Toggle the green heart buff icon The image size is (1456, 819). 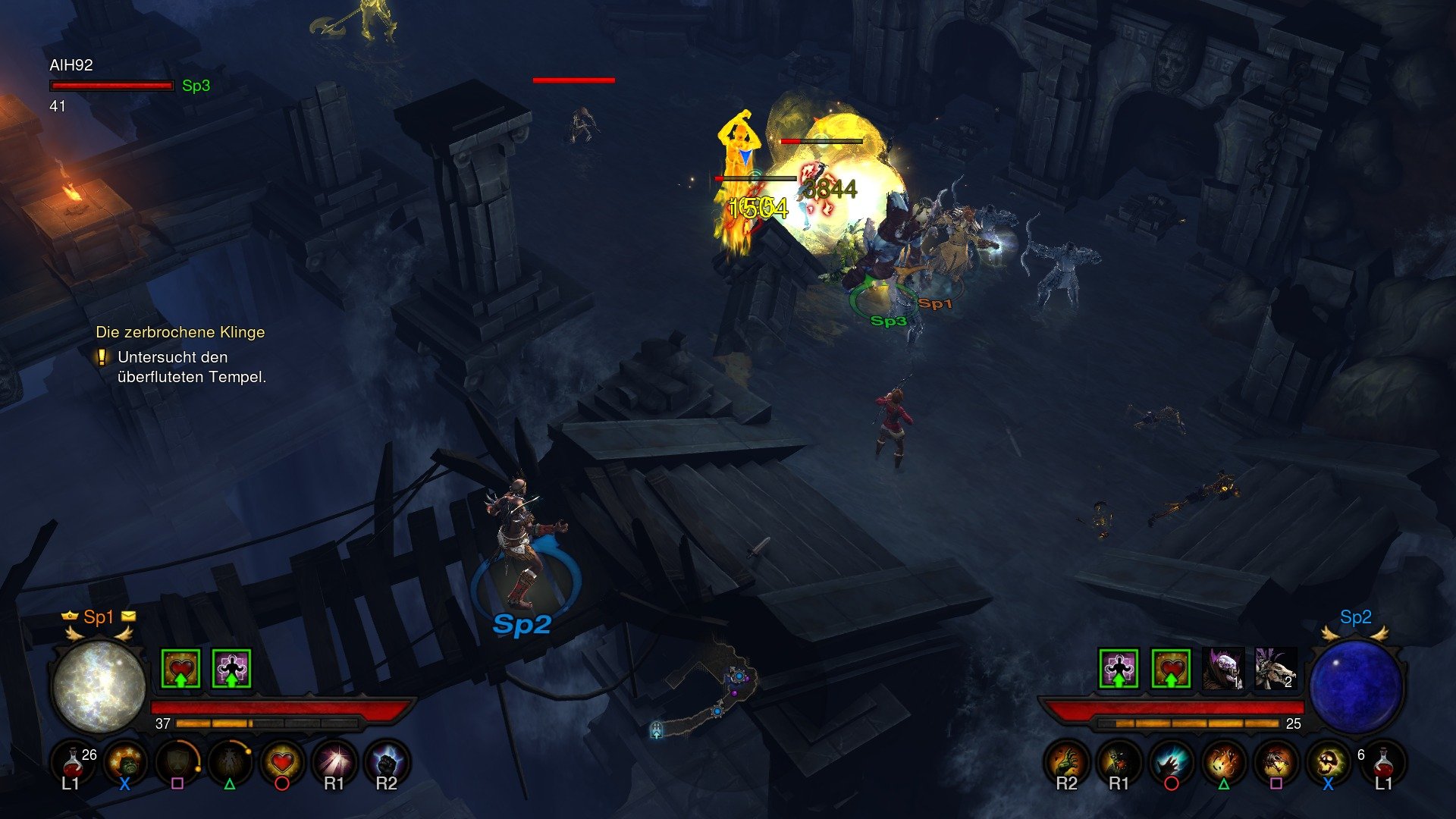[x=179, y=668]
